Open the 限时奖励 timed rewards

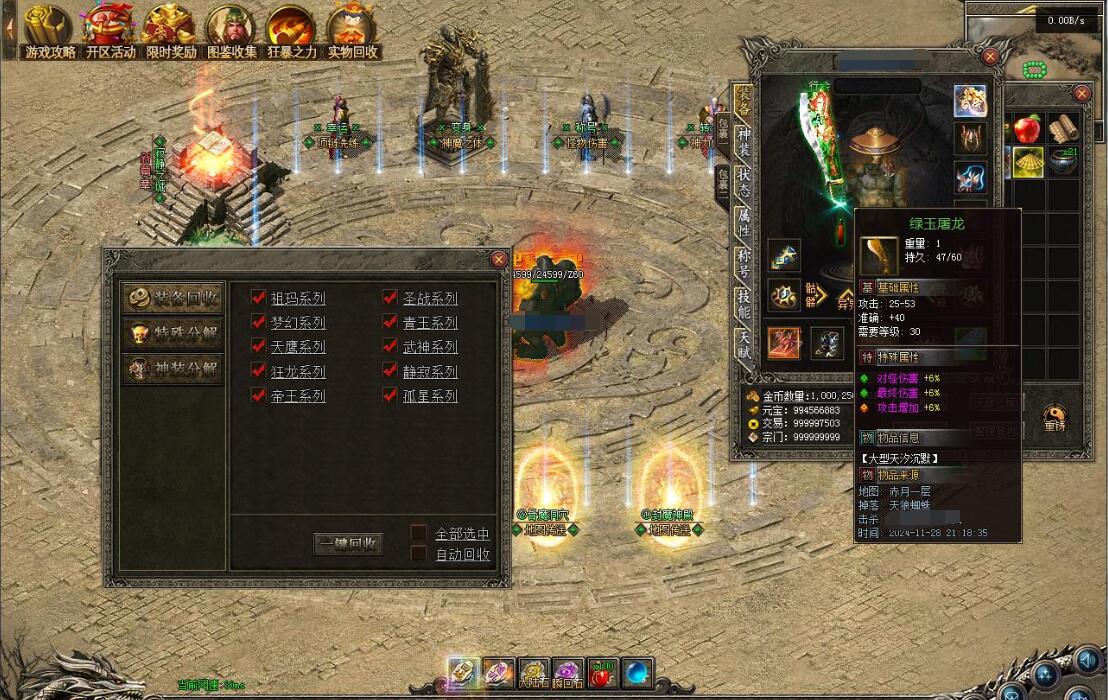click(170, 30)
